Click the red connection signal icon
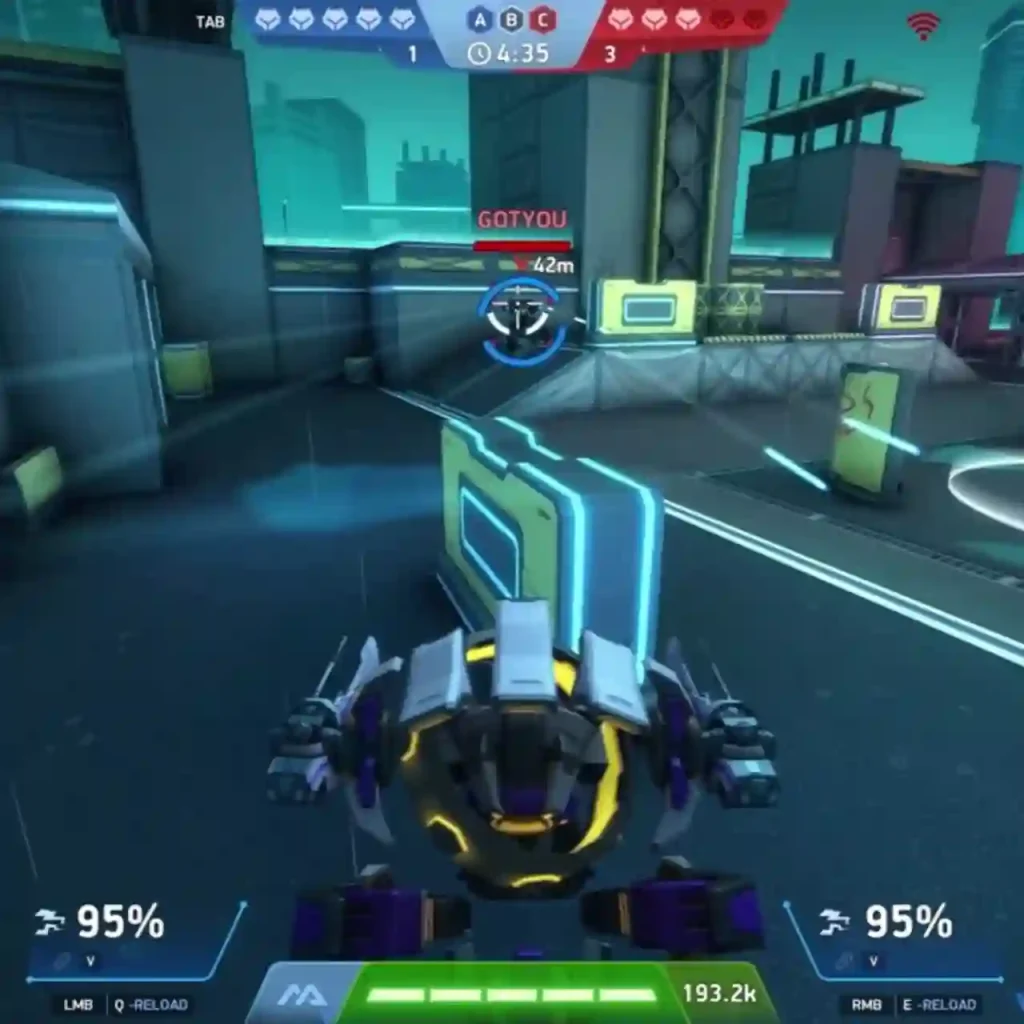Image resolution: width=1024 pixels, height=1024 pixels. 922,26
